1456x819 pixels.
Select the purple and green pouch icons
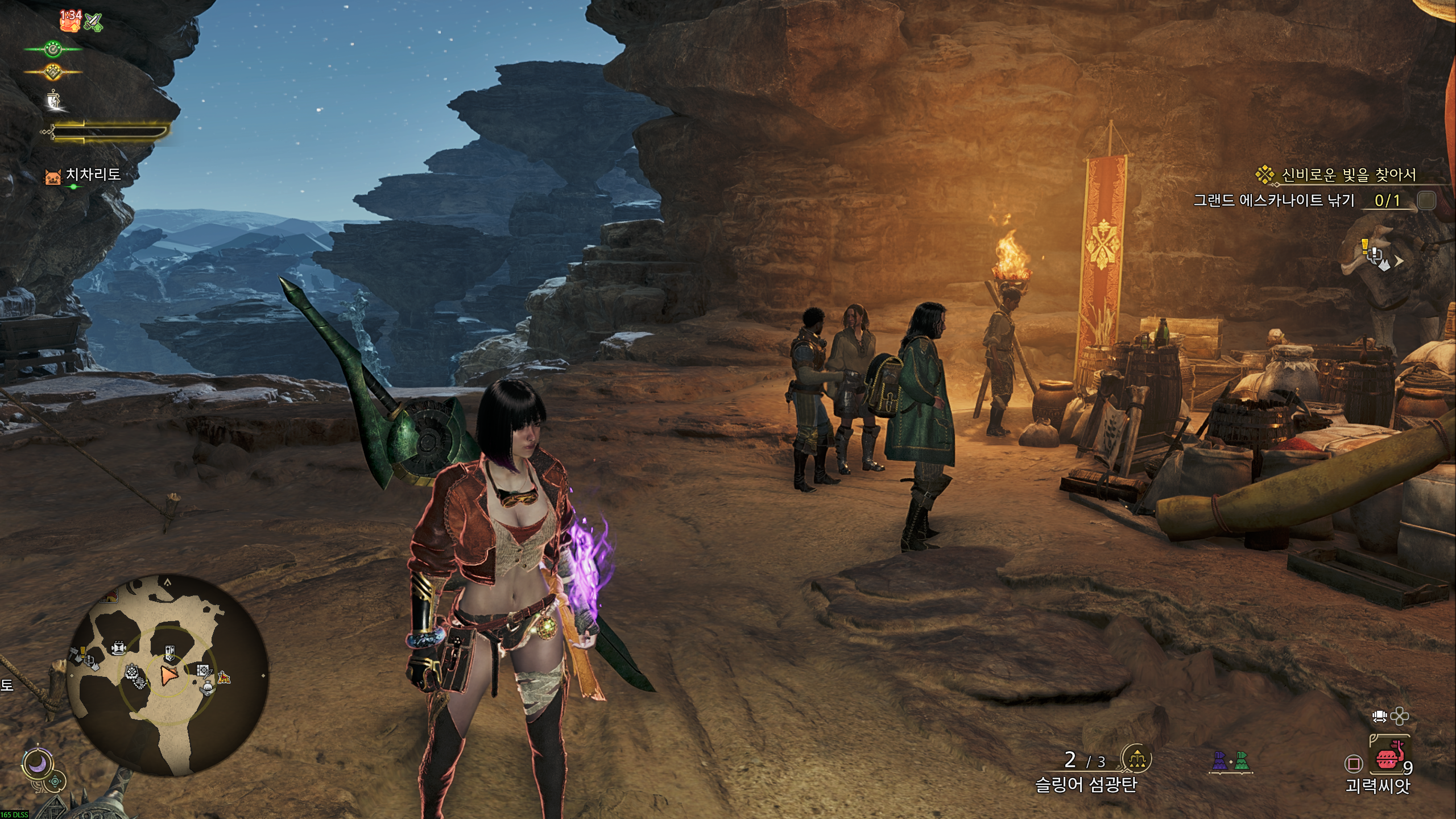tap(1232, 760)
